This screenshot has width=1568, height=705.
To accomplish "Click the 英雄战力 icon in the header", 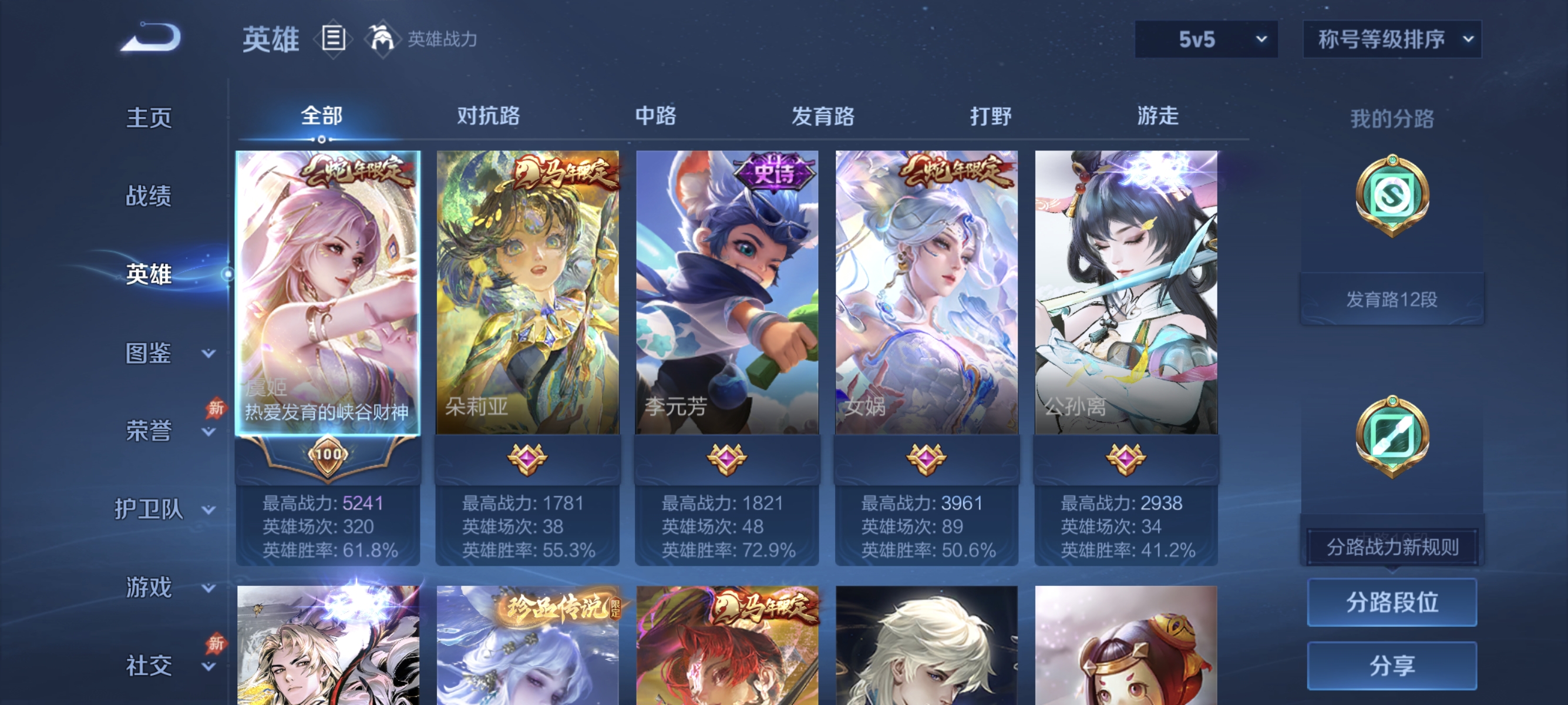I will [383, 39].
